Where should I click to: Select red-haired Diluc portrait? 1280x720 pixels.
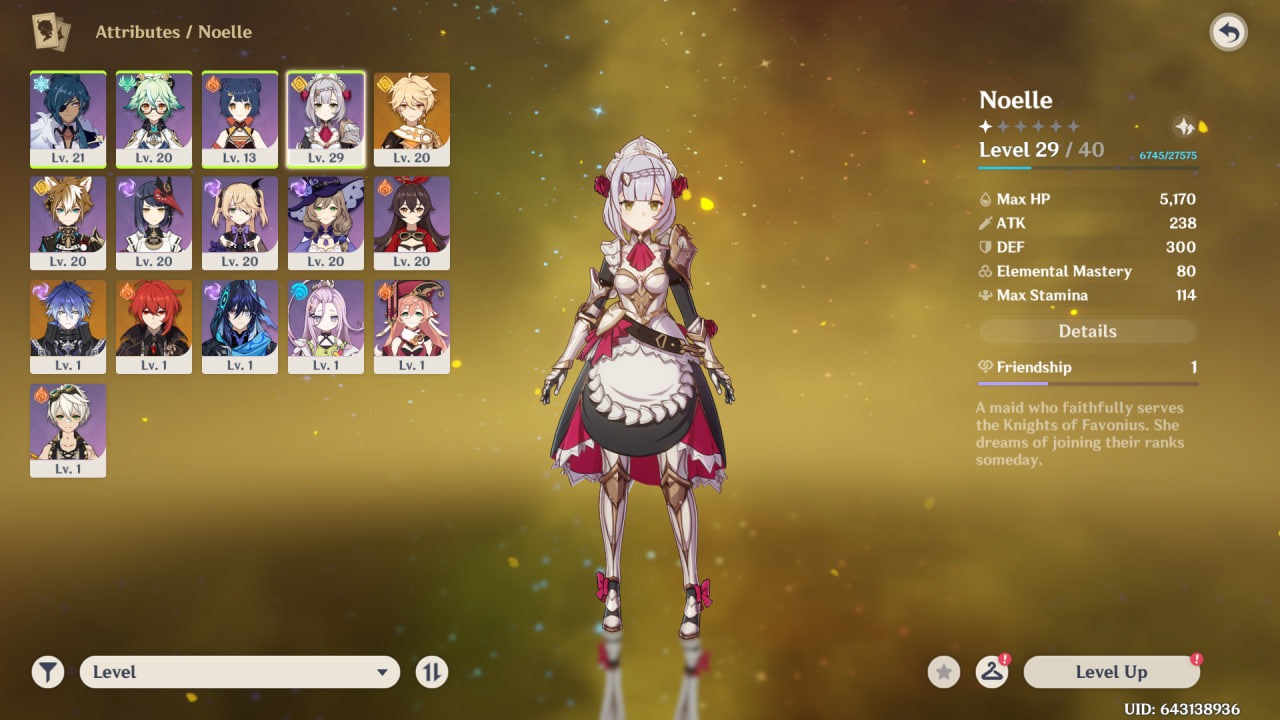point(154,327)
